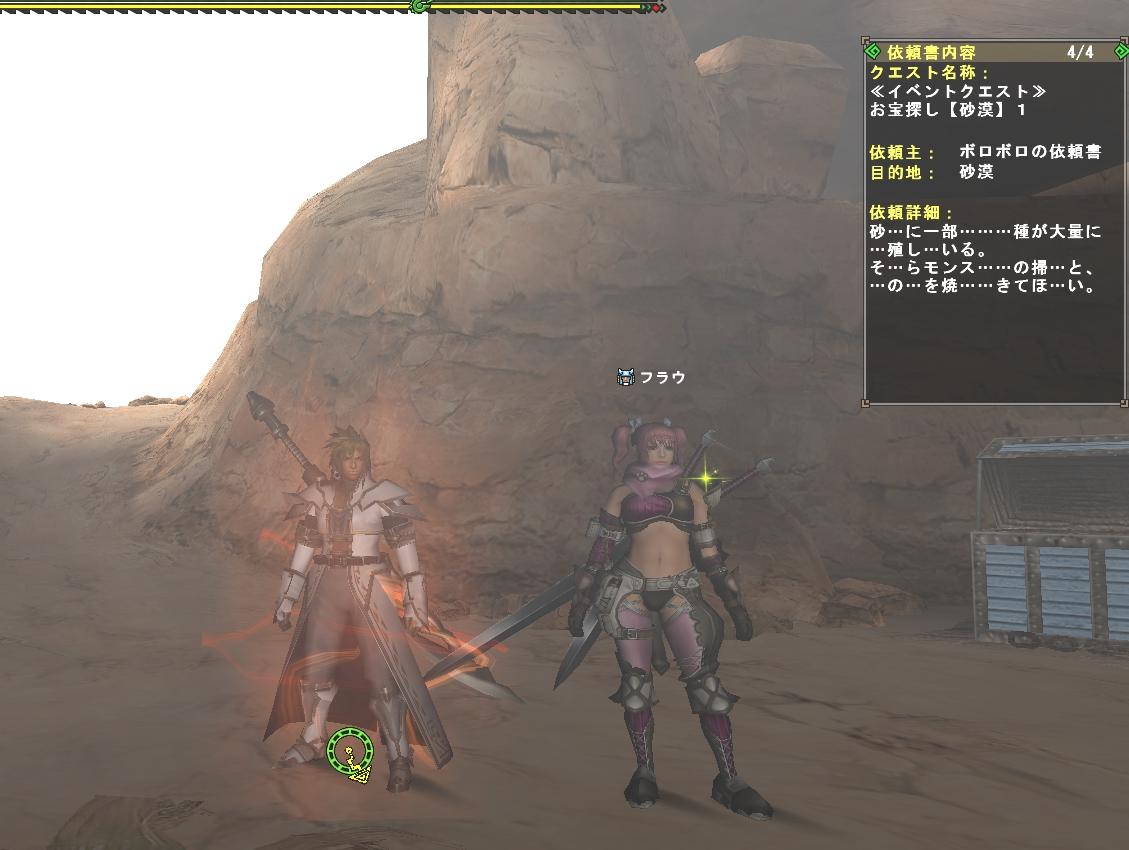This screenshot has width=1129, height=850.
Task: Click the 4/4 quest page indicator
Action: 1080,52
